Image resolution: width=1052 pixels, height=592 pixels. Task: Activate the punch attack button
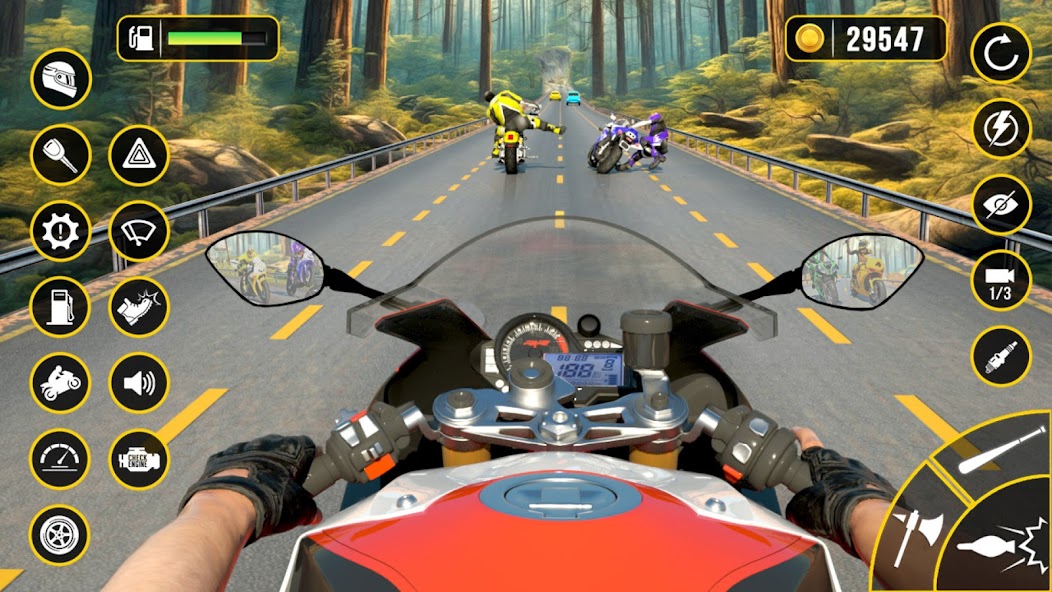click(x=998, y=545)
